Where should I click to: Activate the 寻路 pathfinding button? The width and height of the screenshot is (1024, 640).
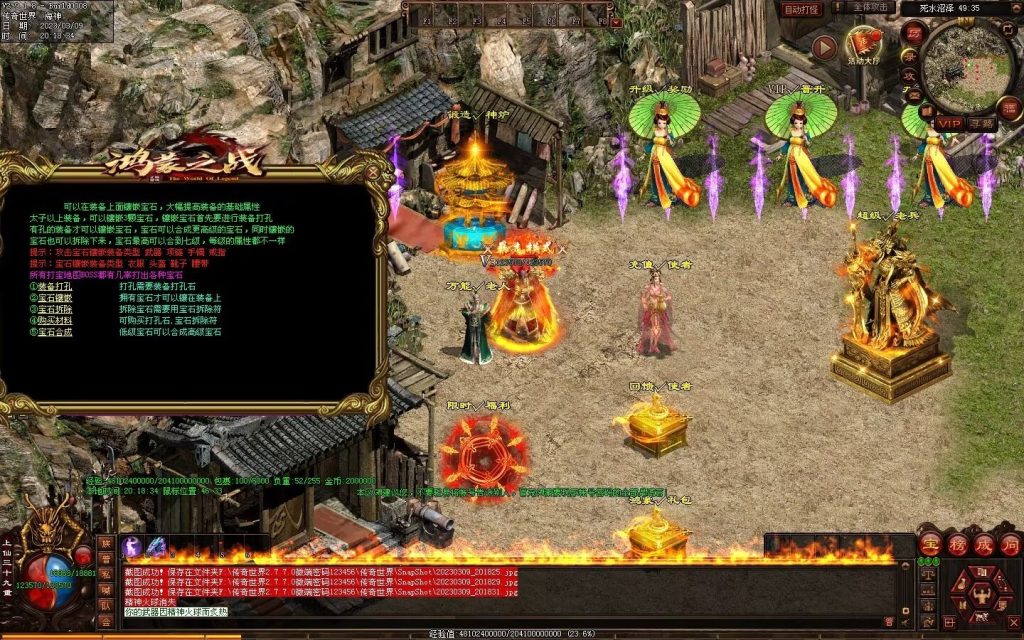[x=980, y=123]
